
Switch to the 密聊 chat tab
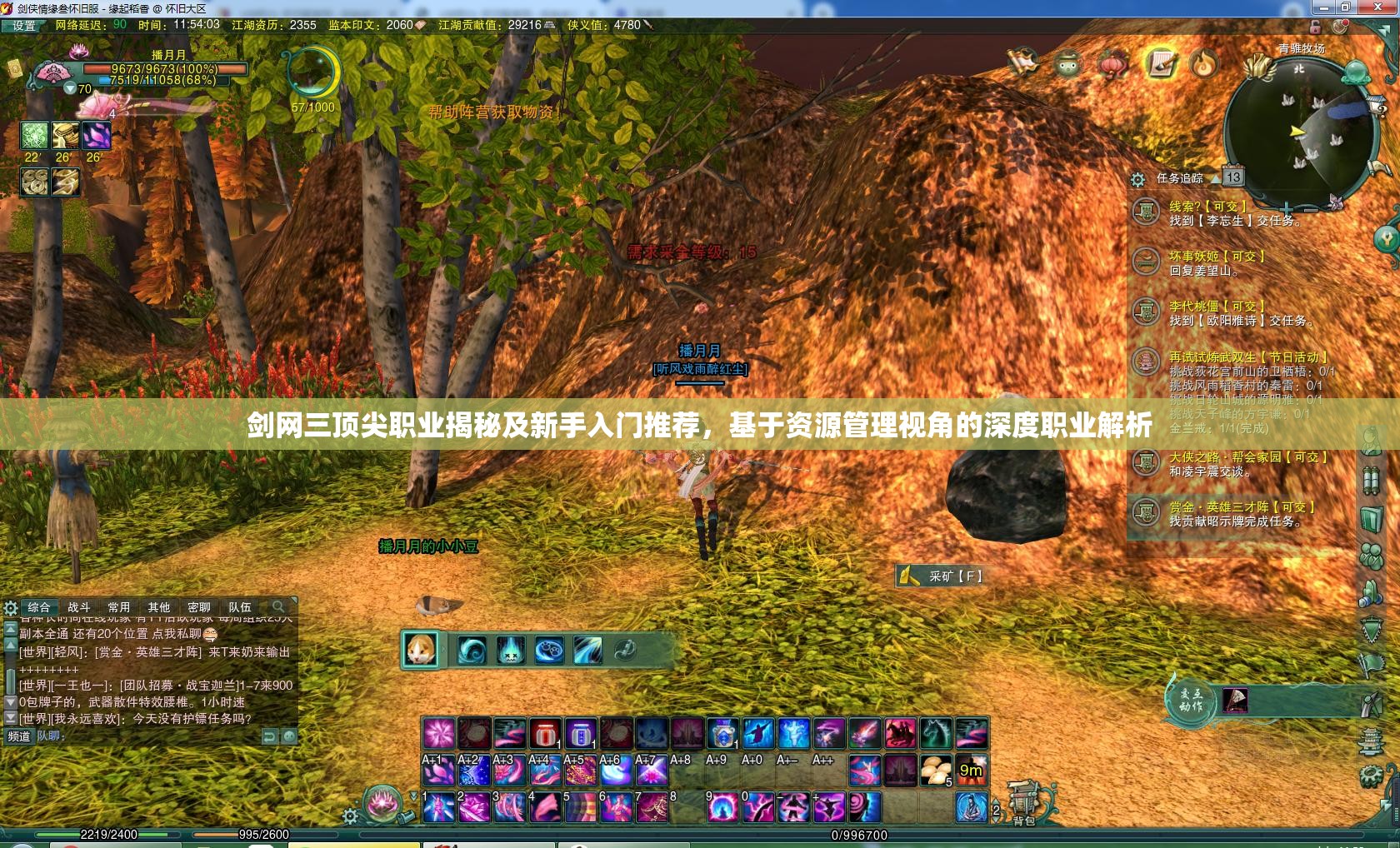[198, 607]
